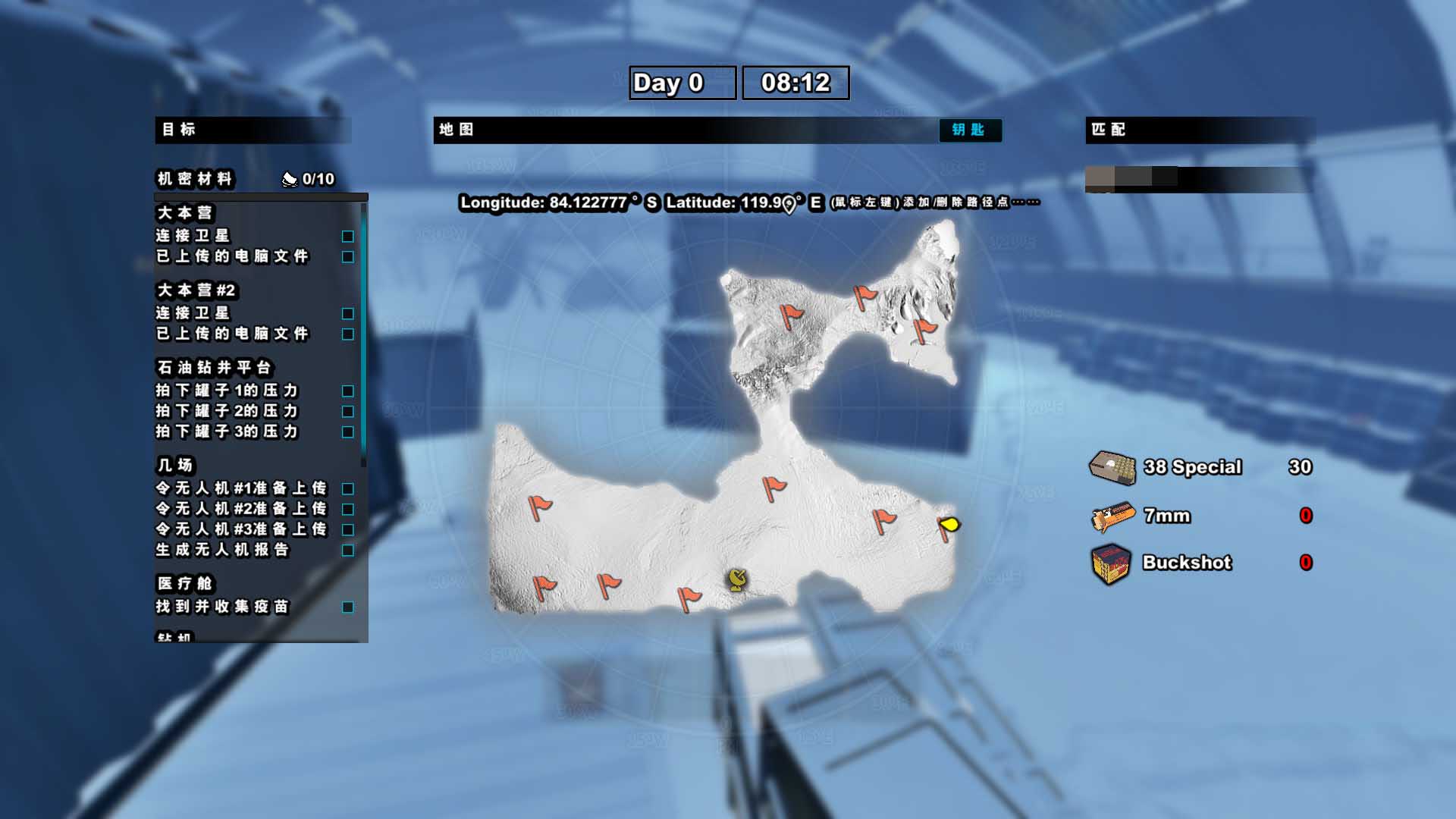1456x819 pixels.
Task: Select the 石油钻井平台 objective heading
Action: coord(214,368)
